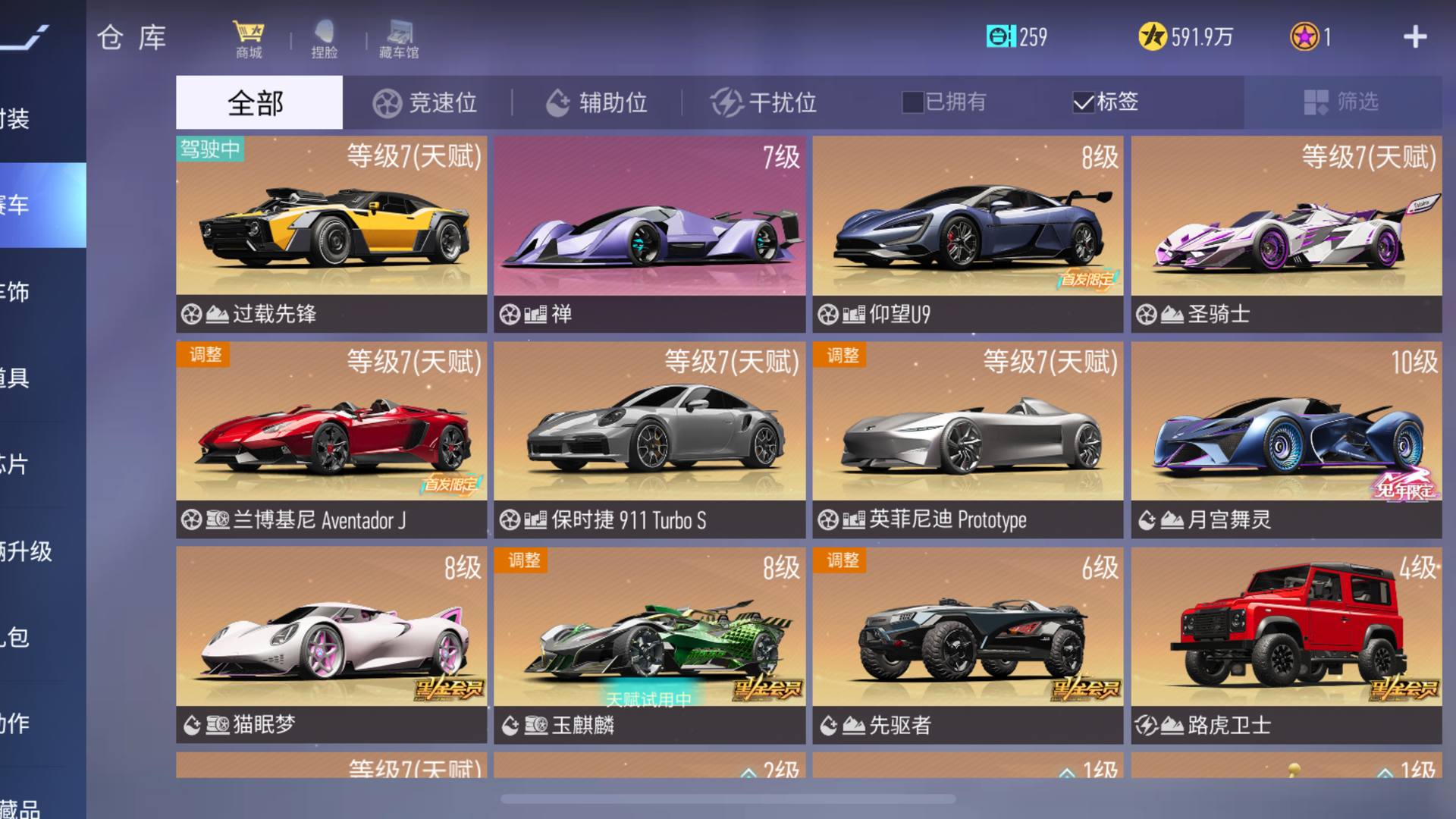This screenshot has width=1456, height=819.
Task: Choose the purple 禅 car
Action: coord(649,234)
